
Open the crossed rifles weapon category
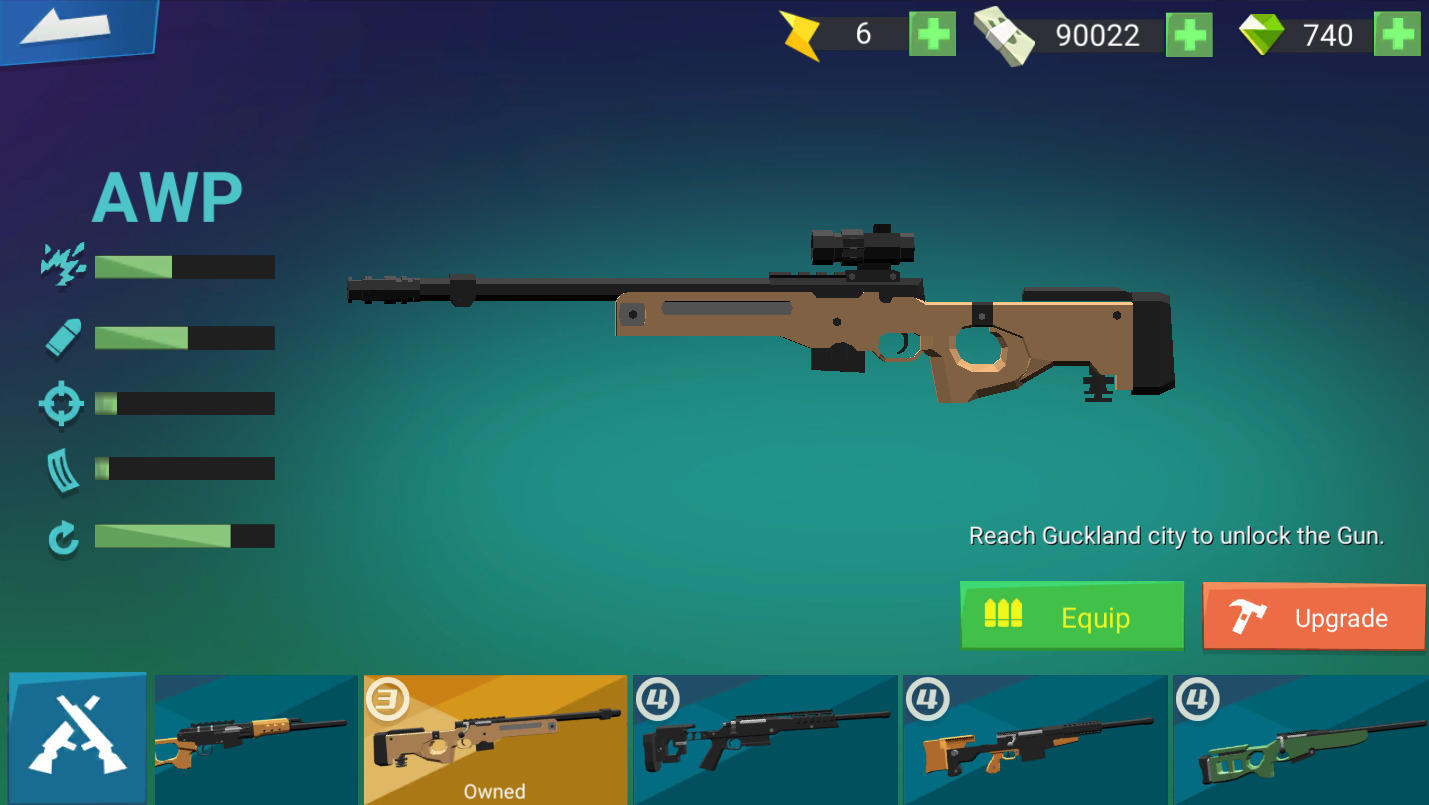(x=78, y=738)
